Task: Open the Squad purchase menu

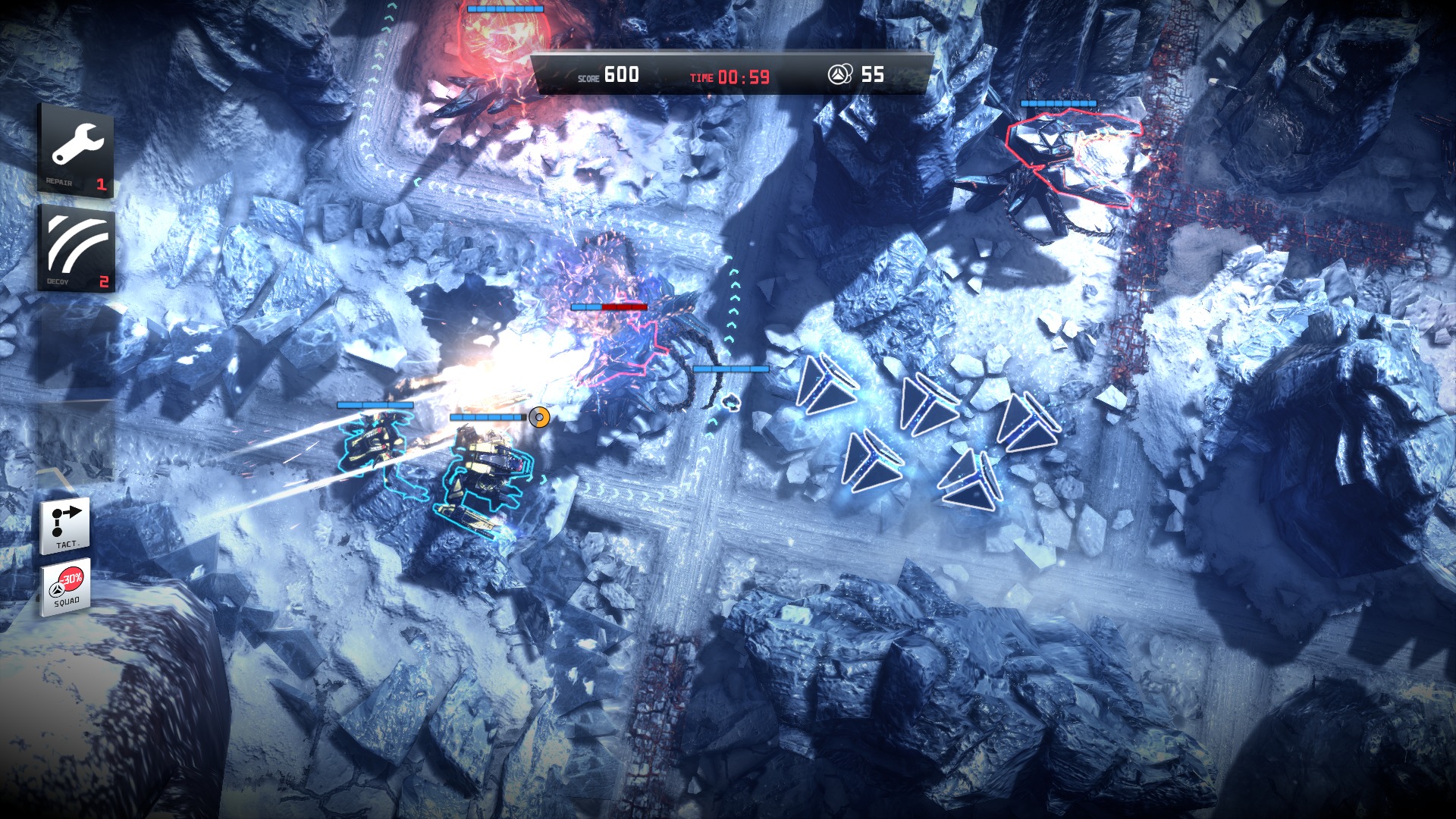Action: click(x=66, y=587)
